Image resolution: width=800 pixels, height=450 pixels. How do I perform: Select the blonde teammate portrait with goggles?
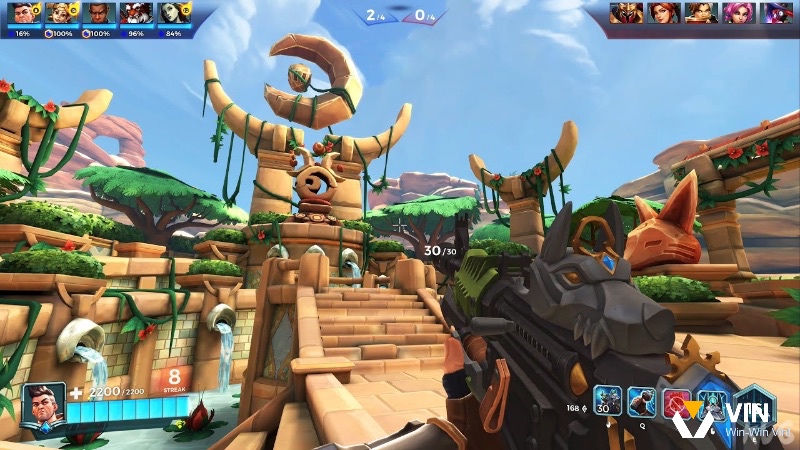click(61, 14)
